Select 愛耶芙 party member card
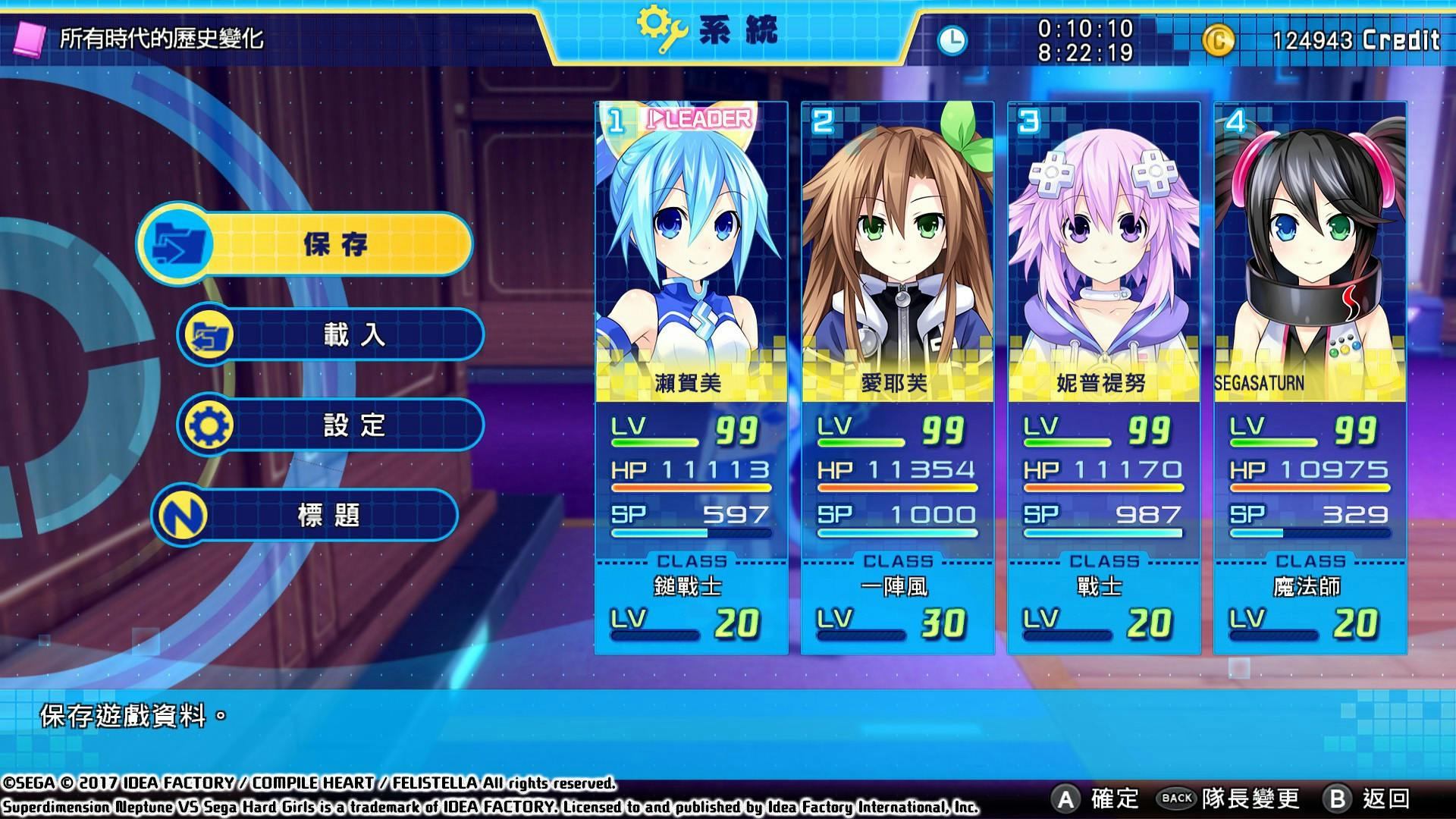The height and width of the screenshot is (819, 1456). click(897, 378)
